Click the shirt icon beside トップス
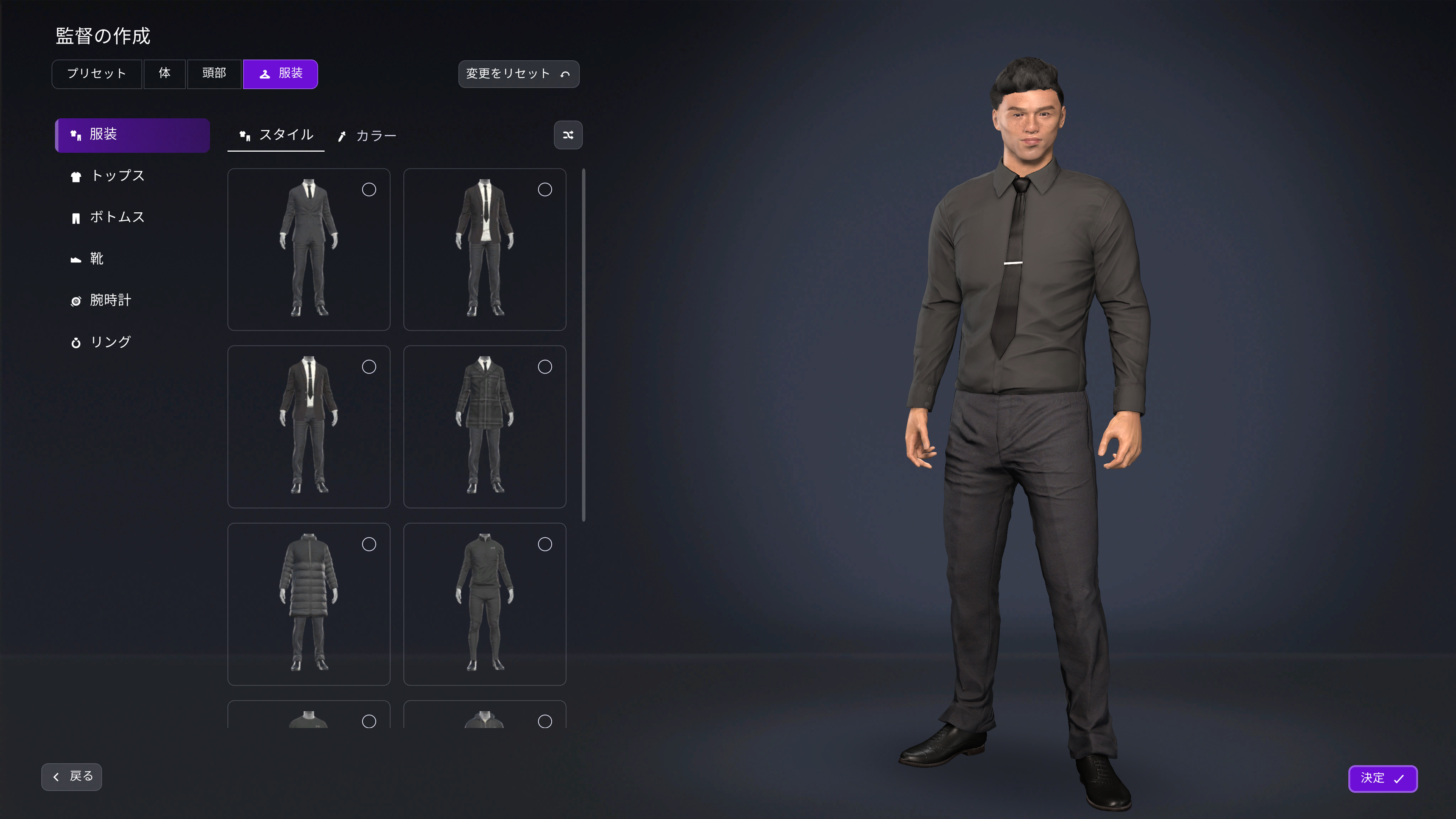 [x=76, y=176]
